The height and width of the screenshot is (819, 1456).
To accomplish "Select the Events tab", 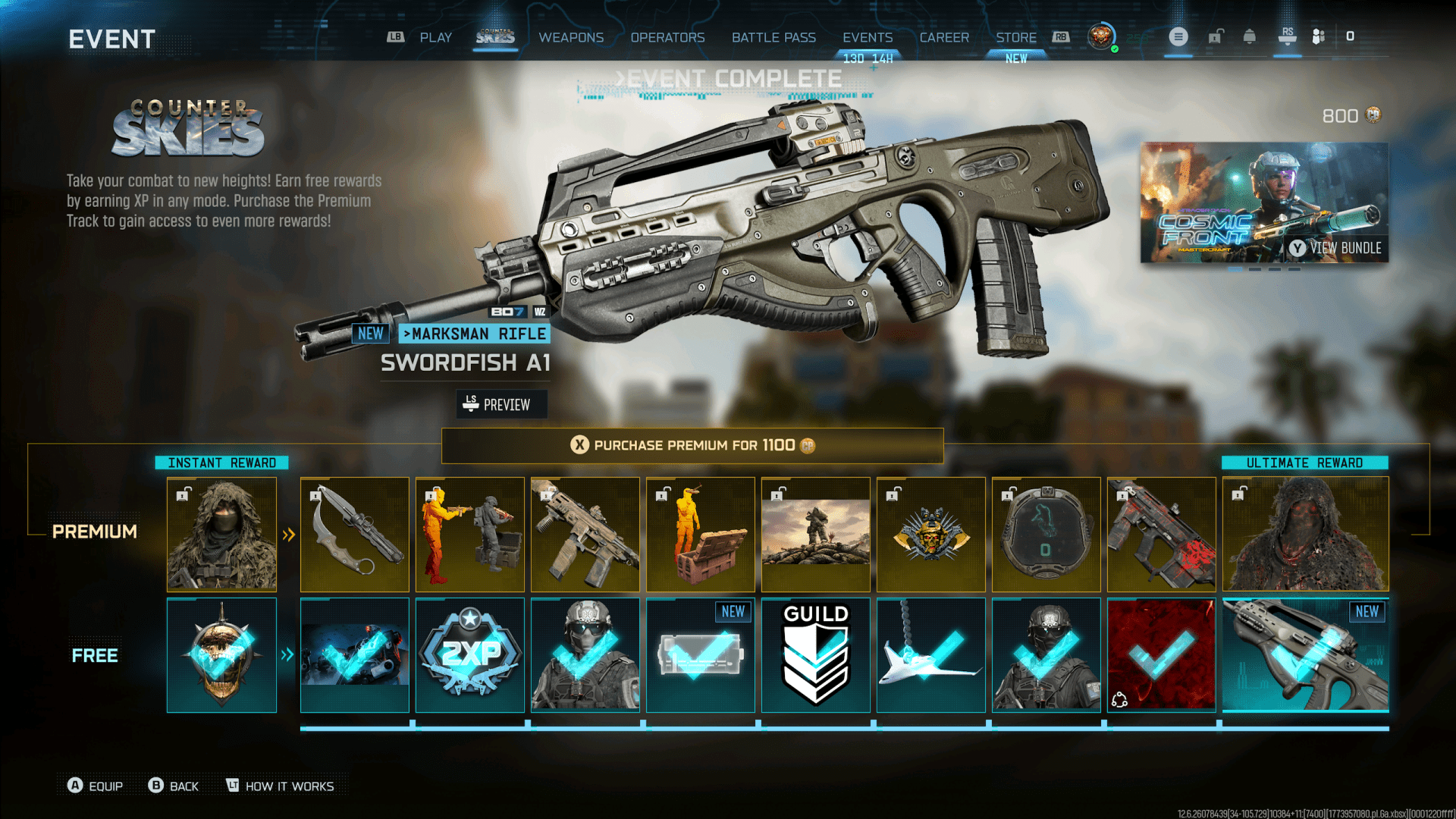I will point(868,37).
